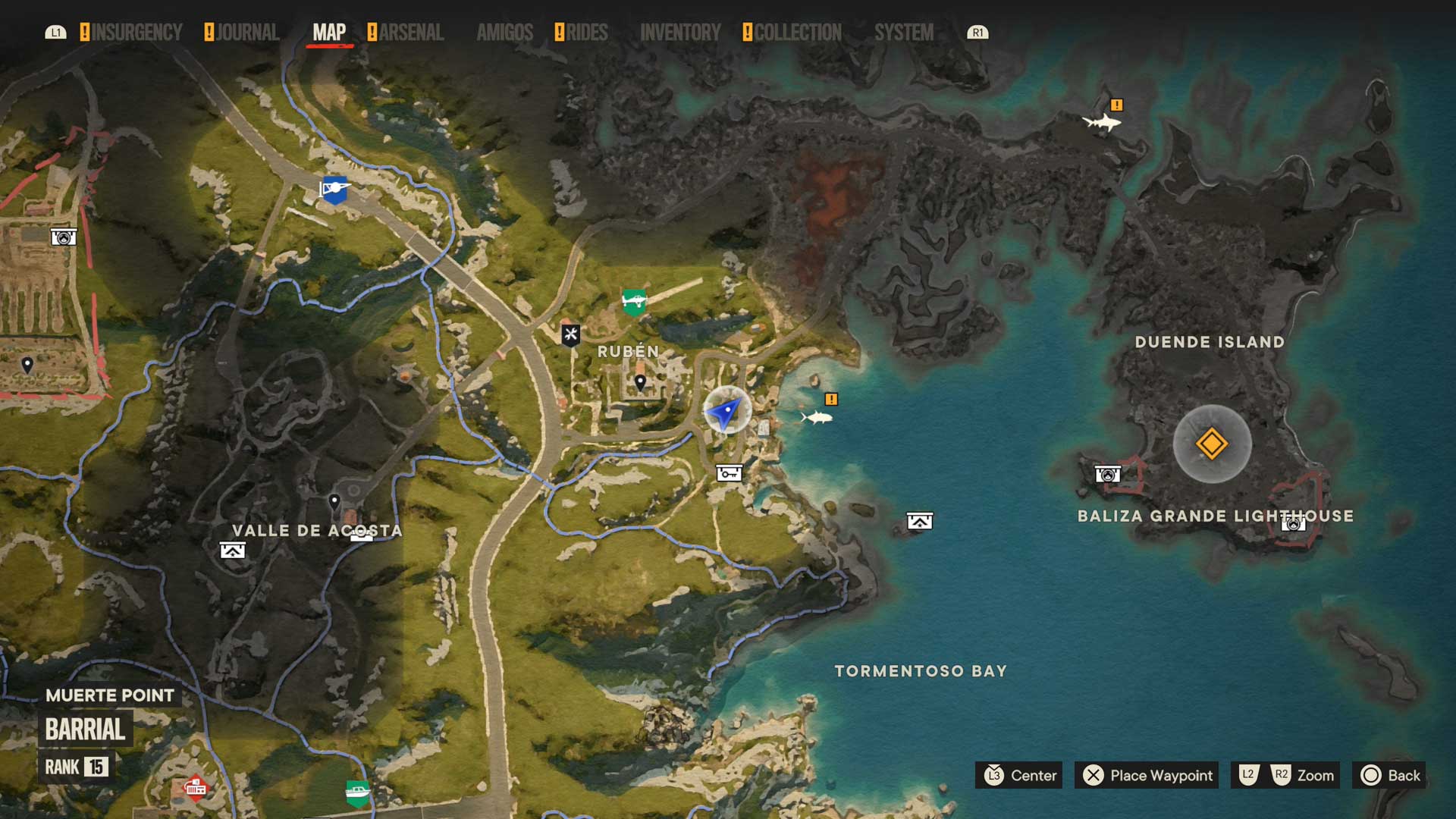The image size is (1456, 819).
Task: Select the orange diamond objective marker
Action: pos(1211,444)
